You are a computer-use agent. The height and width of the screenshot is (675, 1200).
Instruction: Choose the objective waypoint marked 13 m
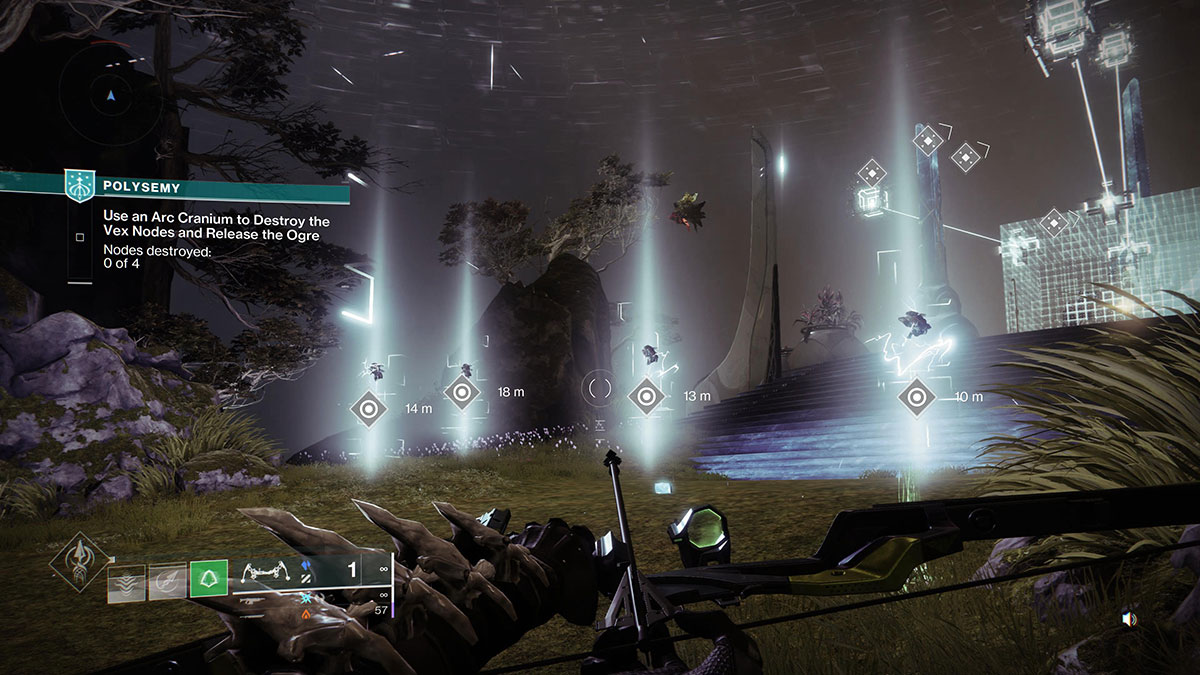click(x=647, y=397)
